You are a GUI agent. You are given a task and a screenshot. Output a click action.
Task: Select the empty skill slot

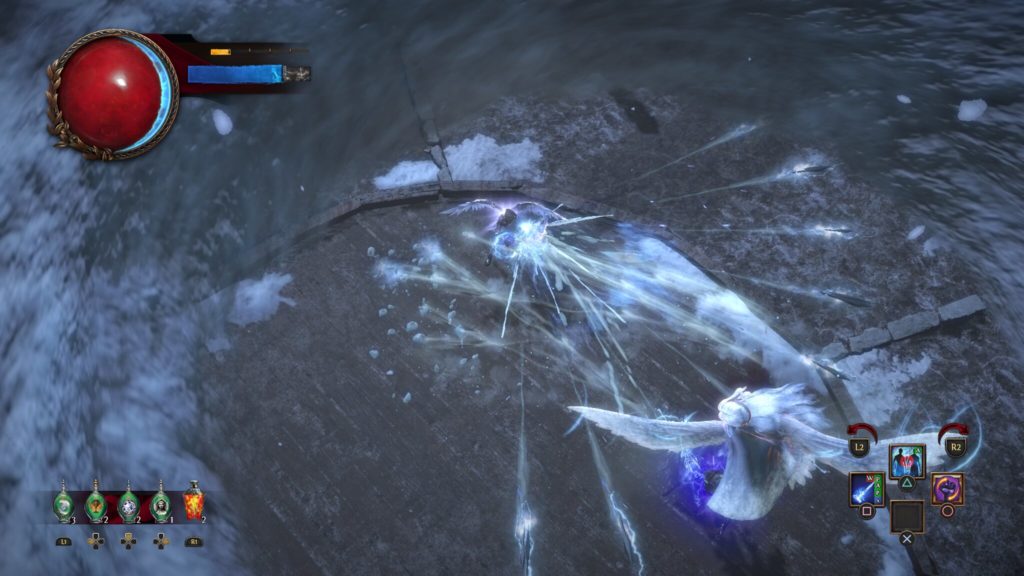point(907,516)
